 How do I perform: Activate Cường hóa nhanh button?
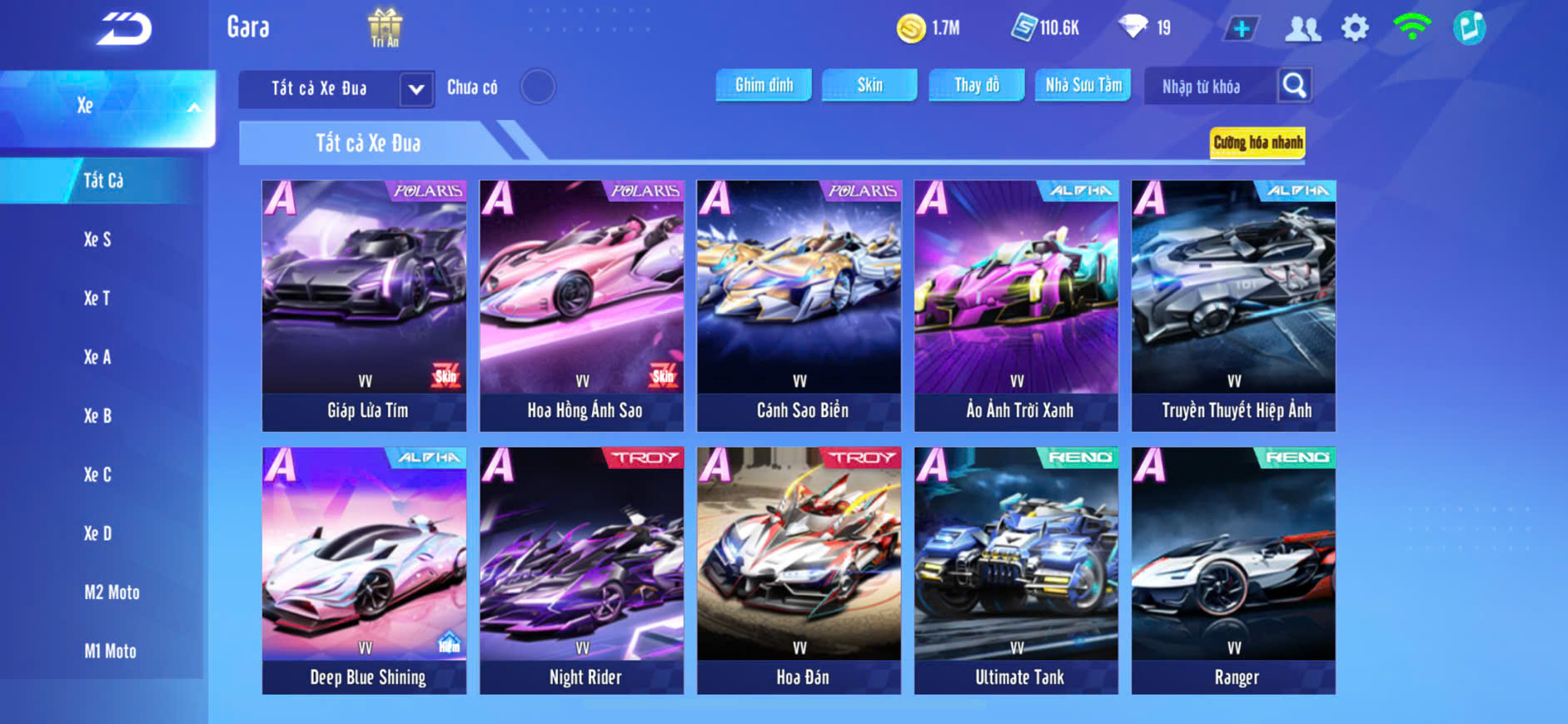pyautogui.click(x=1257, y=143)
